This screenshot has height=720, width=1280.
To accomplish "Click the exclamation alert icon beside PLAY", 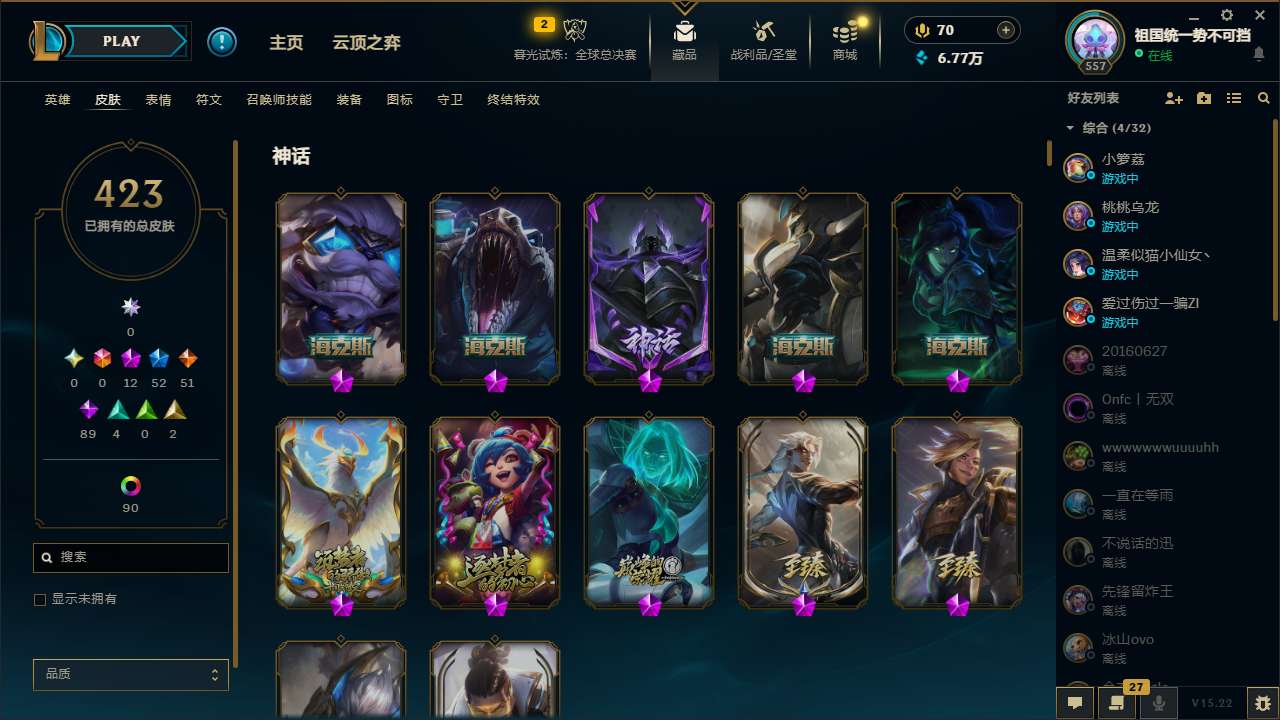I will point(222,41).
